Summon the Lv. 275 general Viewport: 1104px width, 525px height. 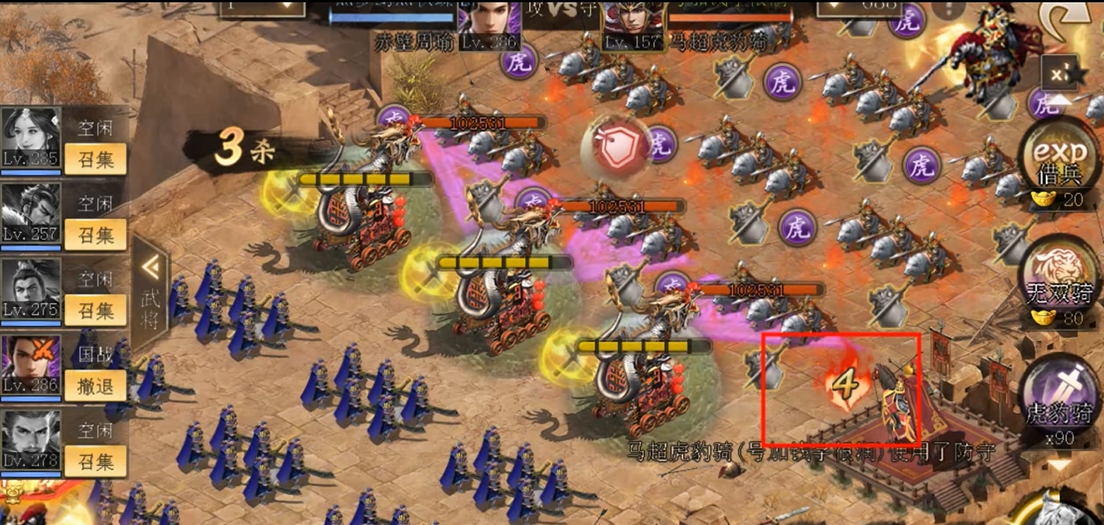pyautogui.click(x=95, y=310)
